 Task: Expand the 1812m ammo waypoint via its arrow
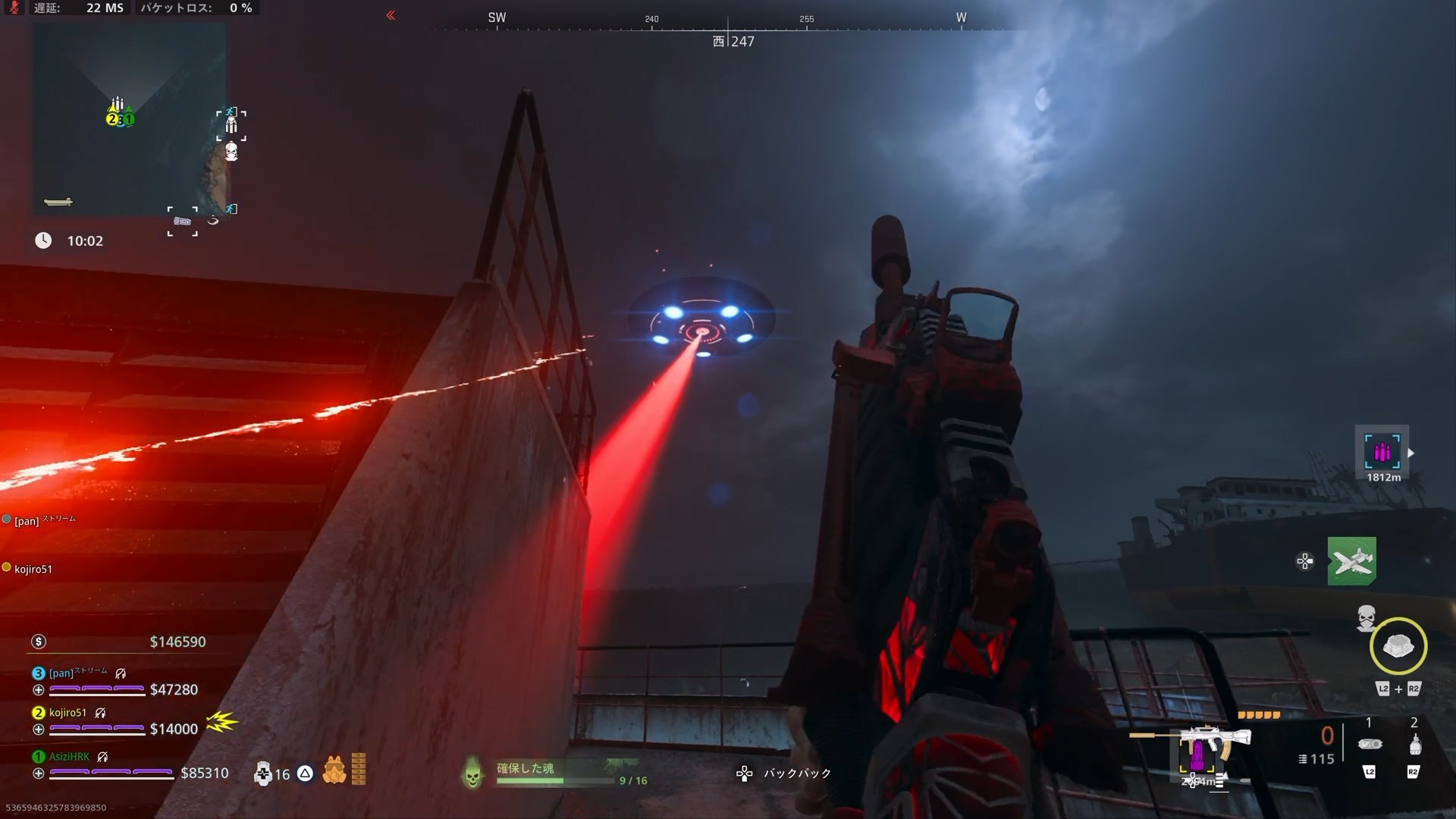coord(1410,453)
